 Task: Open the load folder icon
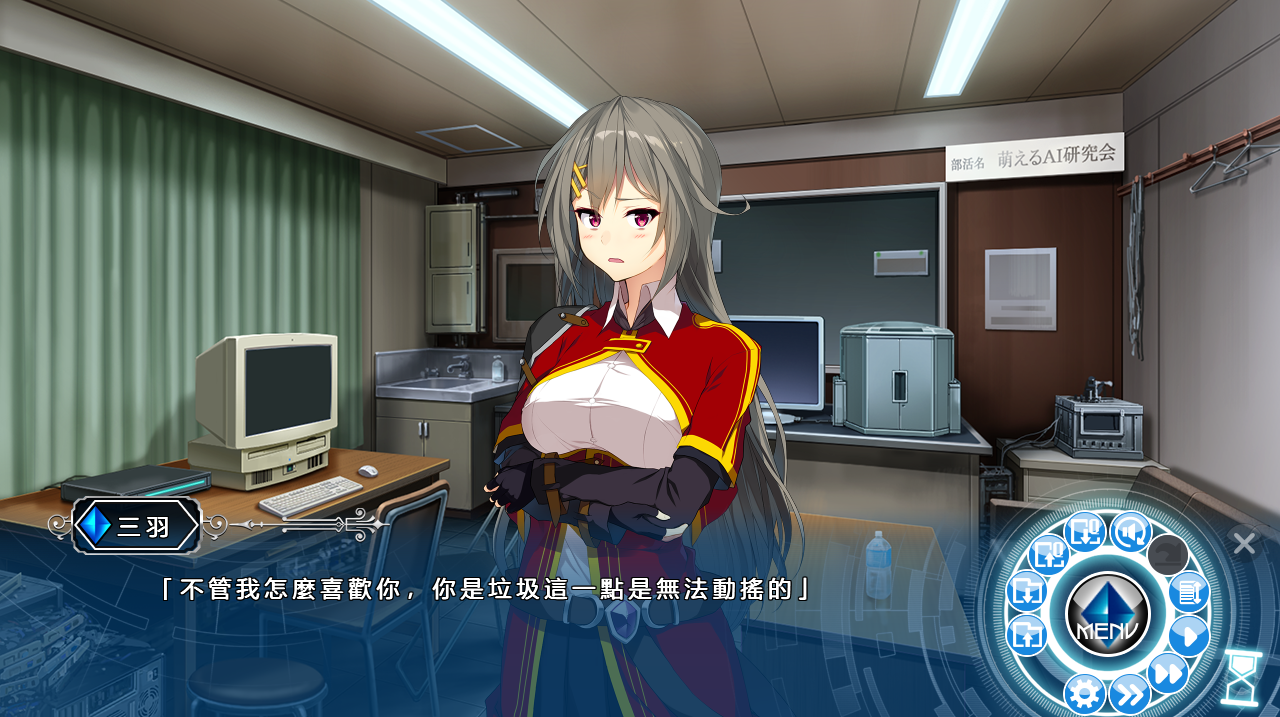point(1027,634)
